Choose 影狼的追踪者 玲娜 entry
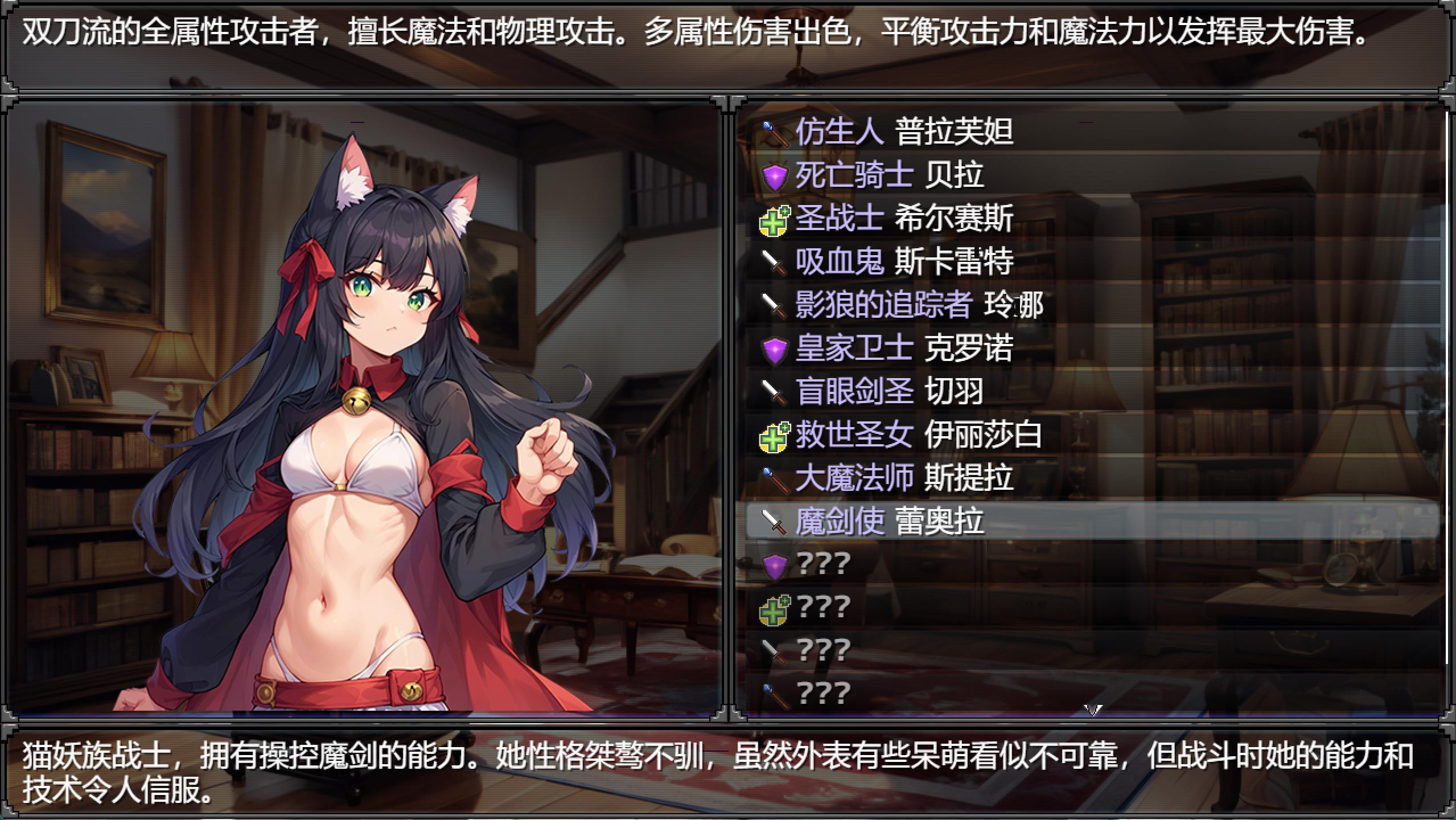The image size is (1456, 820). [919, 305]
